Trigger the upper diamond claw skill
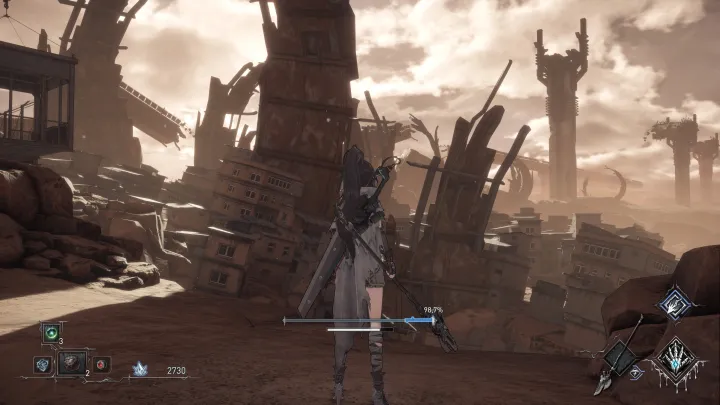The width and height of the screenshot is (720, 405). [676, 302]
